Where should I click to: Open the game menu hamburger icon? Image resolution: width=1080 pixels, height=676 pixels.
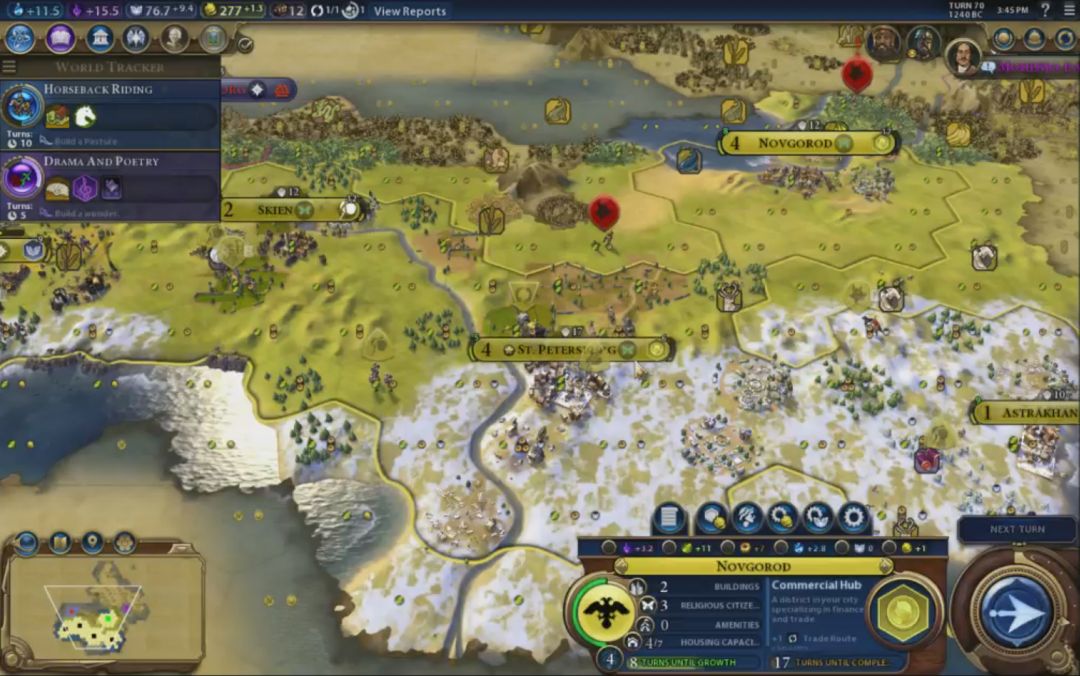click(x=1069, y=10)
